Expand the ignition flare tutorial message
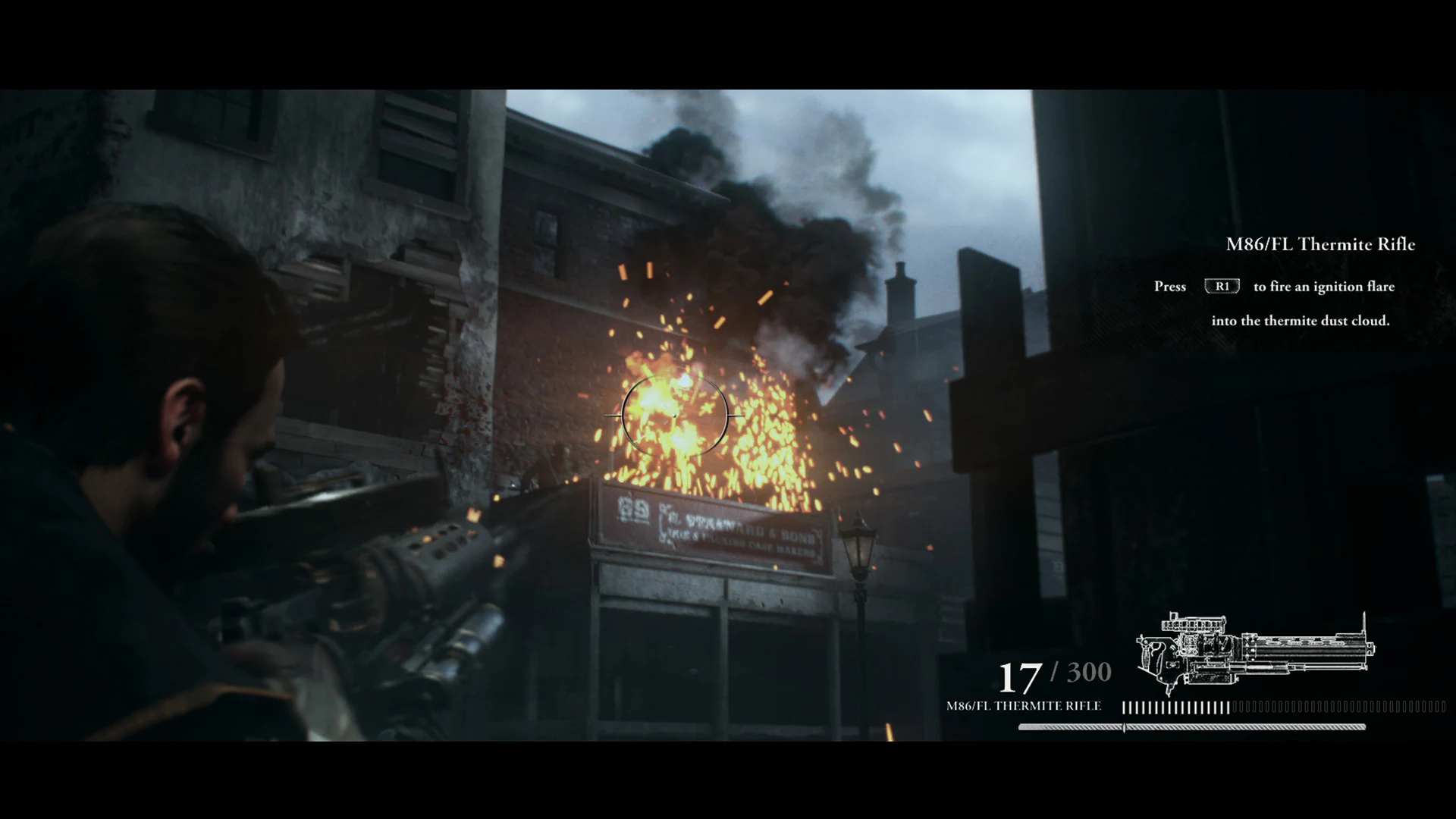Image resolution: width=1456 pixels, height=819 pixels. pyautogui.click(x=1297, y=303)
